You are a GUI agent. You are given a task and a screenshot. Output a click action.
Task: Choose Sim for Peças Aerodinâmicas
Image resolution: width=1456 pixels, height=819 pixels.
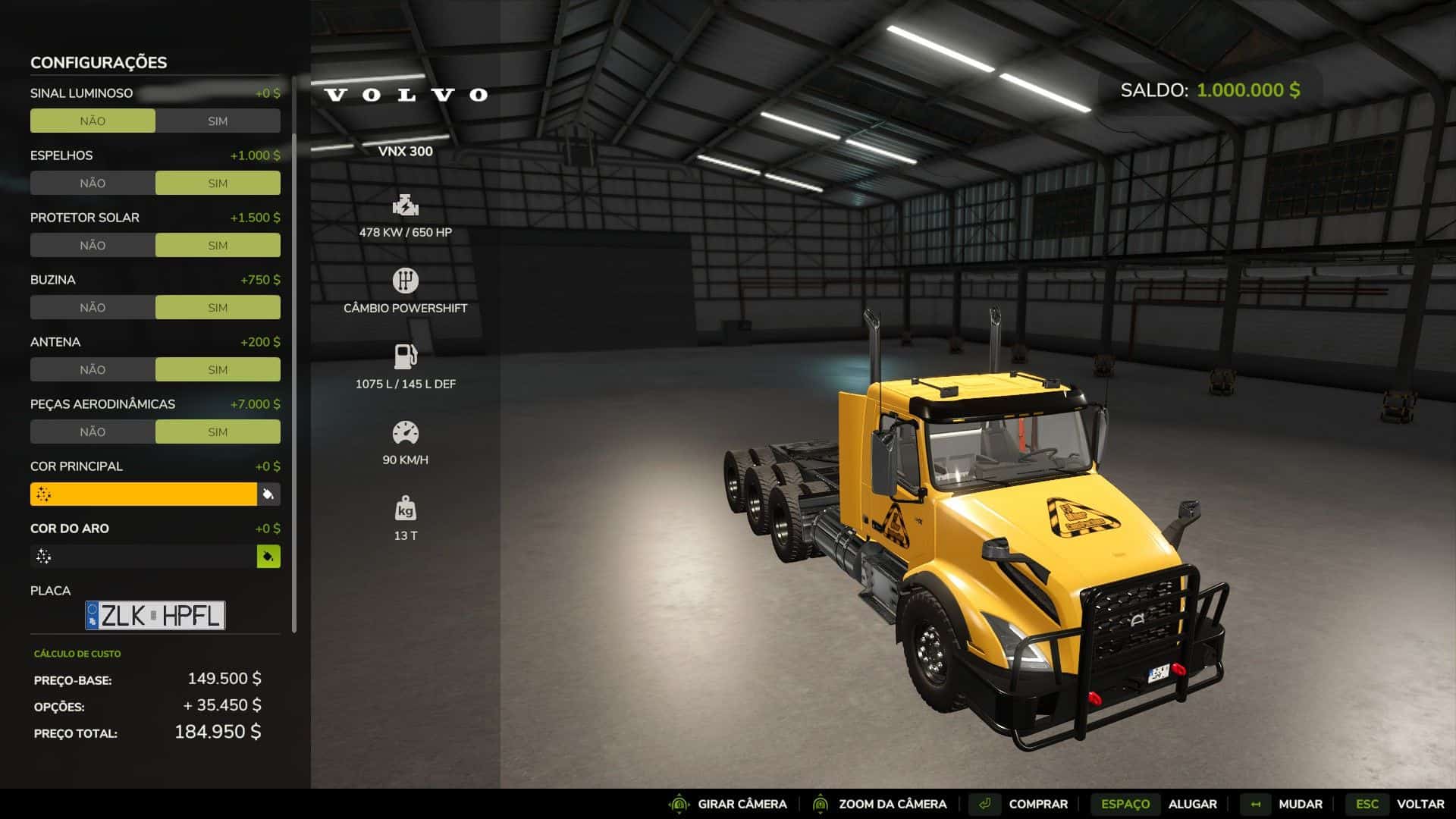(218, 432)
